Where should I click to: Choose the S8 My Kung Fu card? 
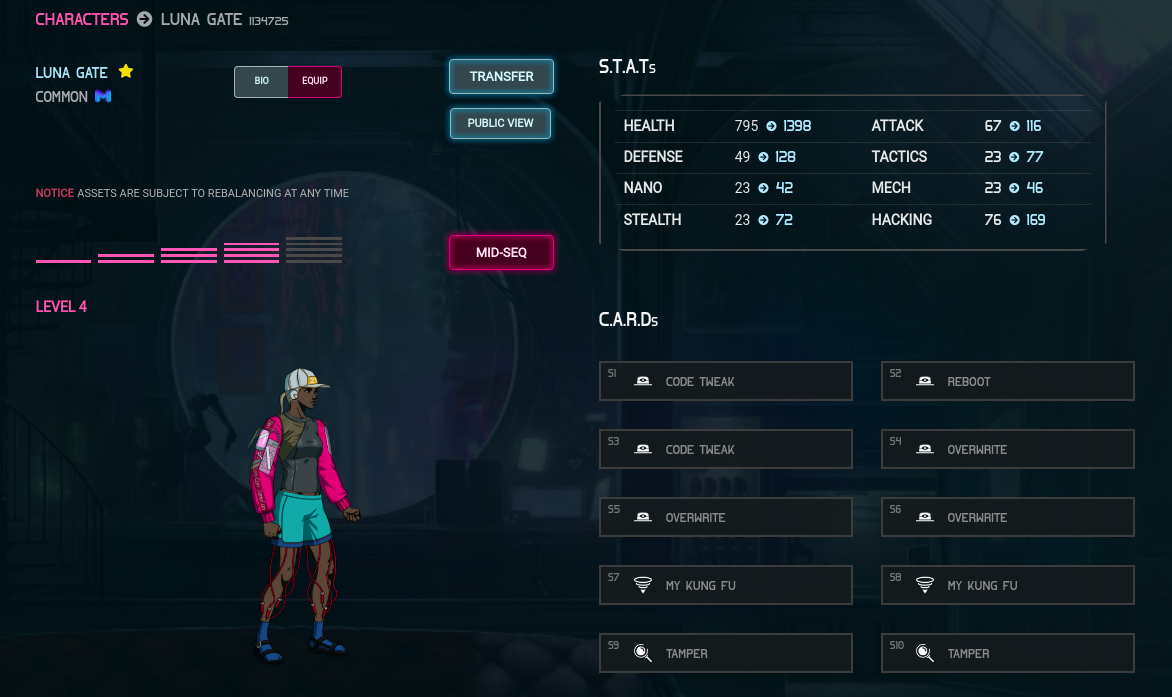[1008, 585]
